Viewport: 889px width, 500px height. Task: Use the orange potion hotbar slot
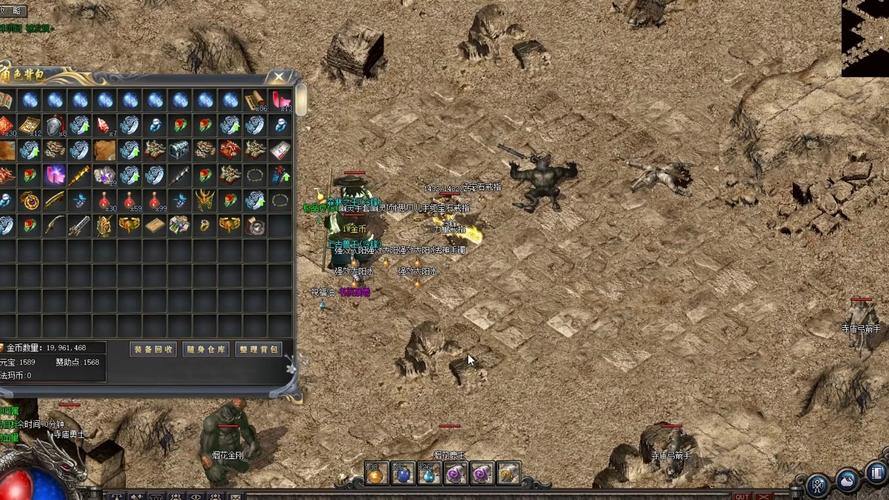coord(376,473)
